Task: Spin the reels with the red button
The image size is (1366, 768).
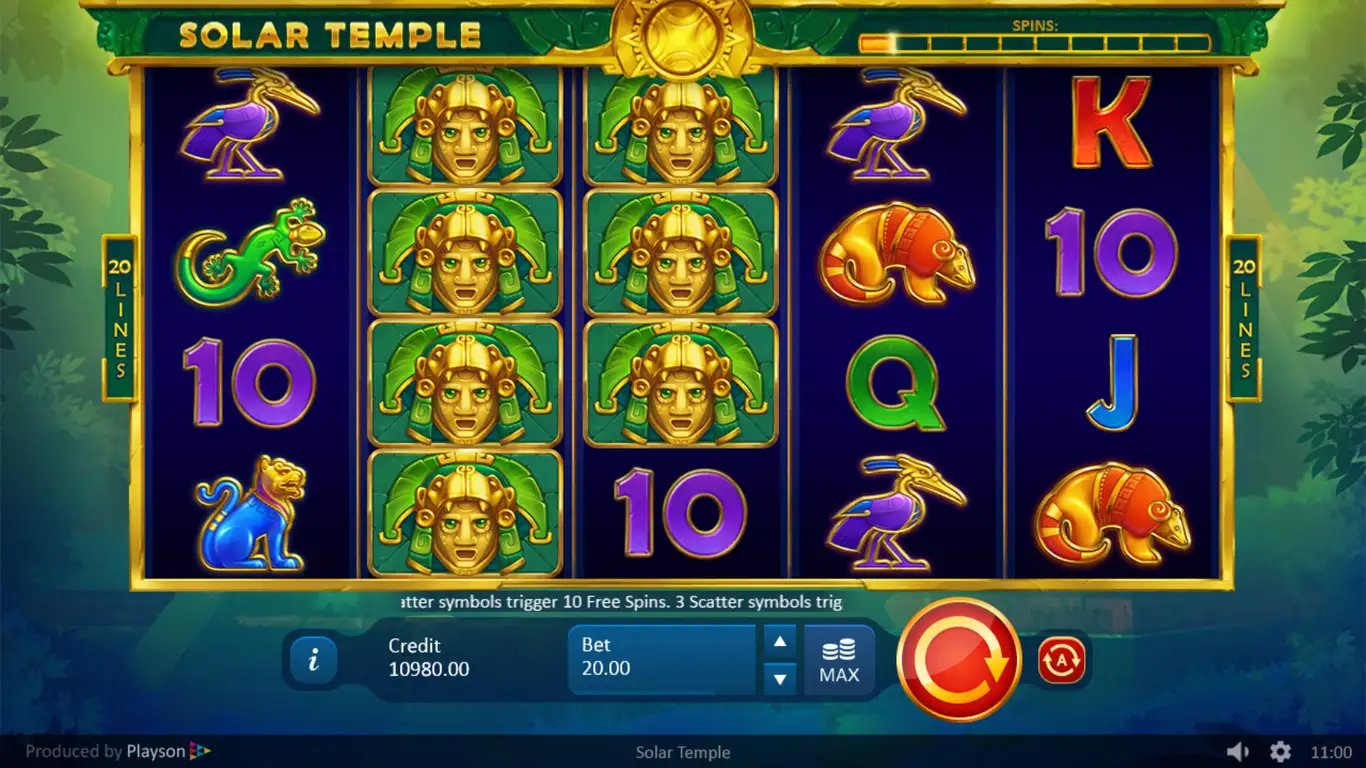Action: [958, 659]
